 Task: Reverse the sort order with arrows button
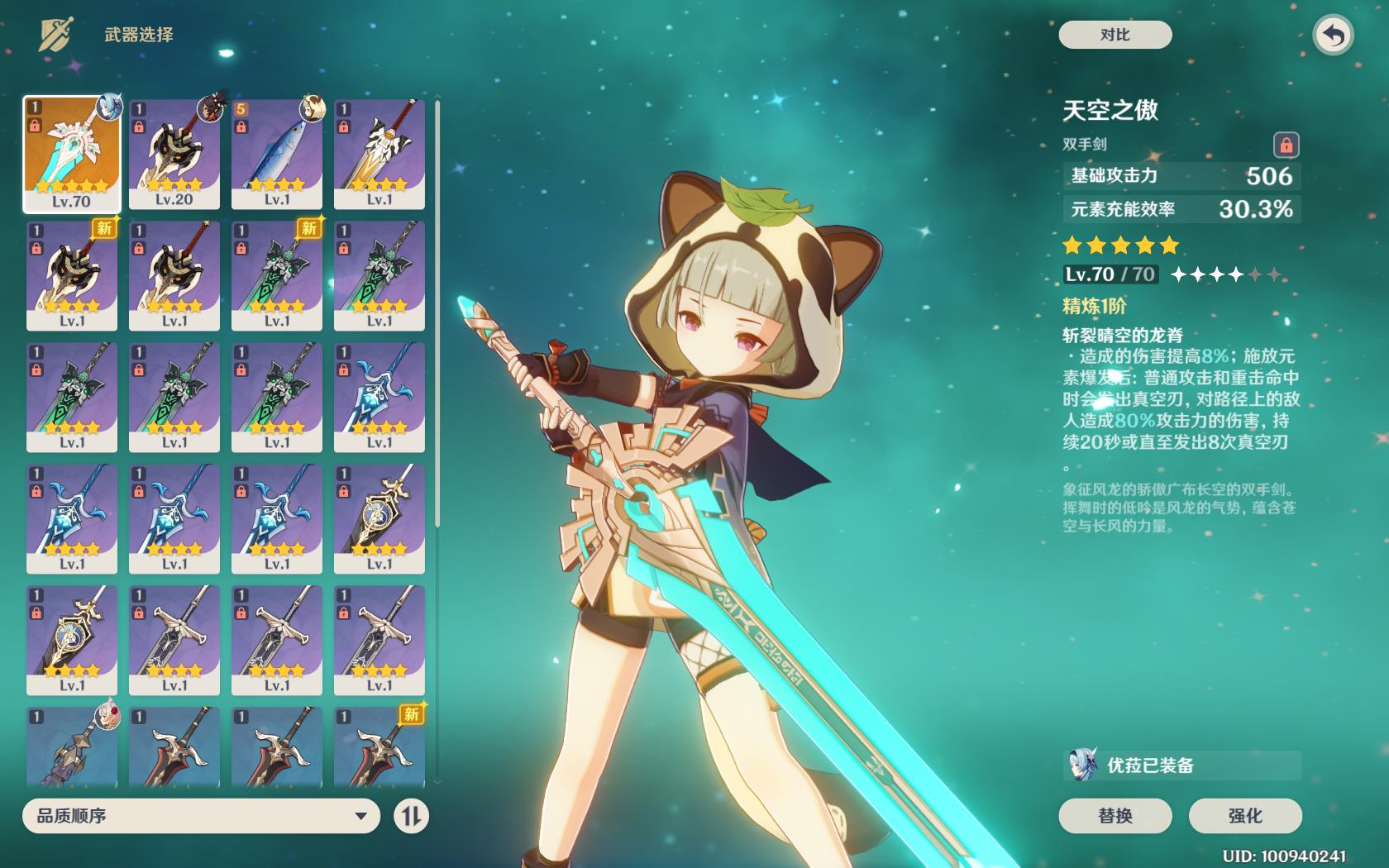[411, 816]
